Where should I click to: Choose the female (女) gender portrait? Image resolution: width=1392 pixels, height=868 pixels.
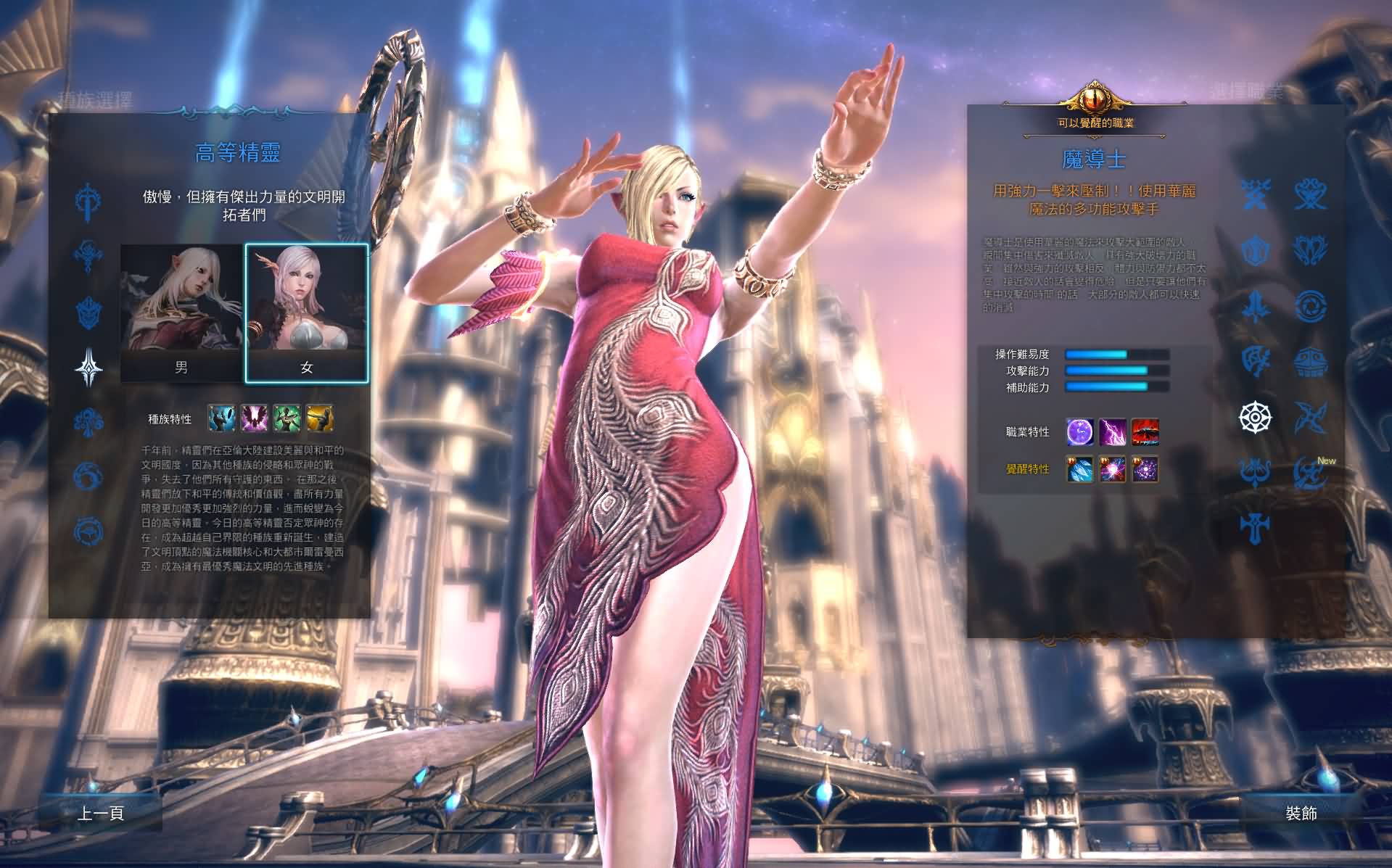point(307,313)
